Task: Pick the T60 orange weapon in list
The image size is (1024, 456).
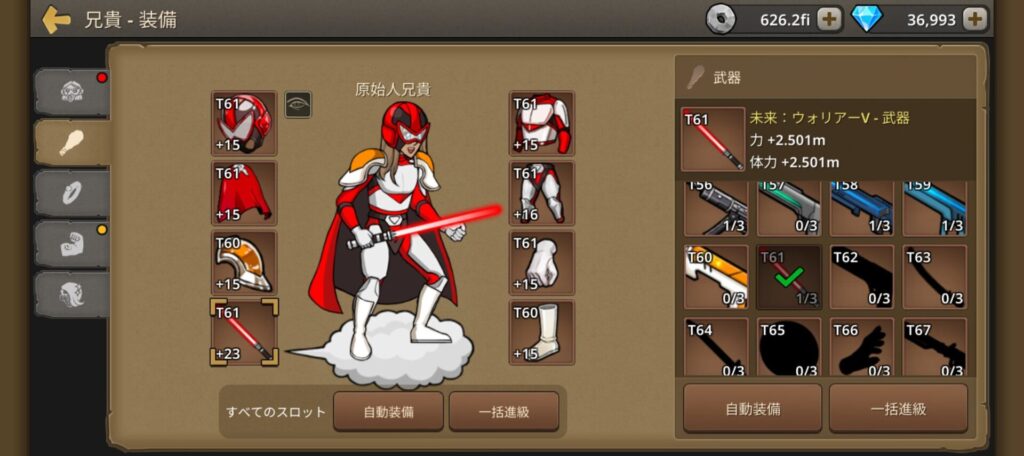Action: pos(716,276)
